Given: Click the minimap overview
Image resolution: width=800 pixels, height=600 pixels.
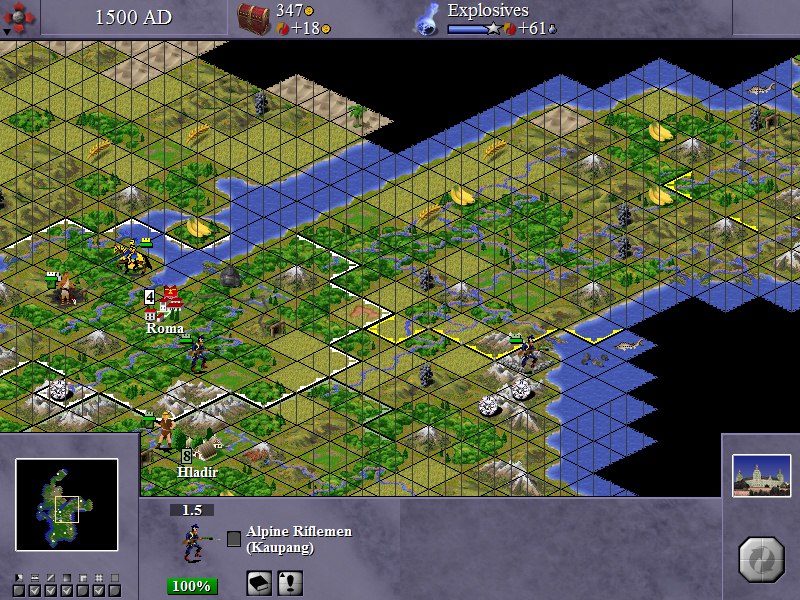Looking at the screenshot, I should coord(67,505).
